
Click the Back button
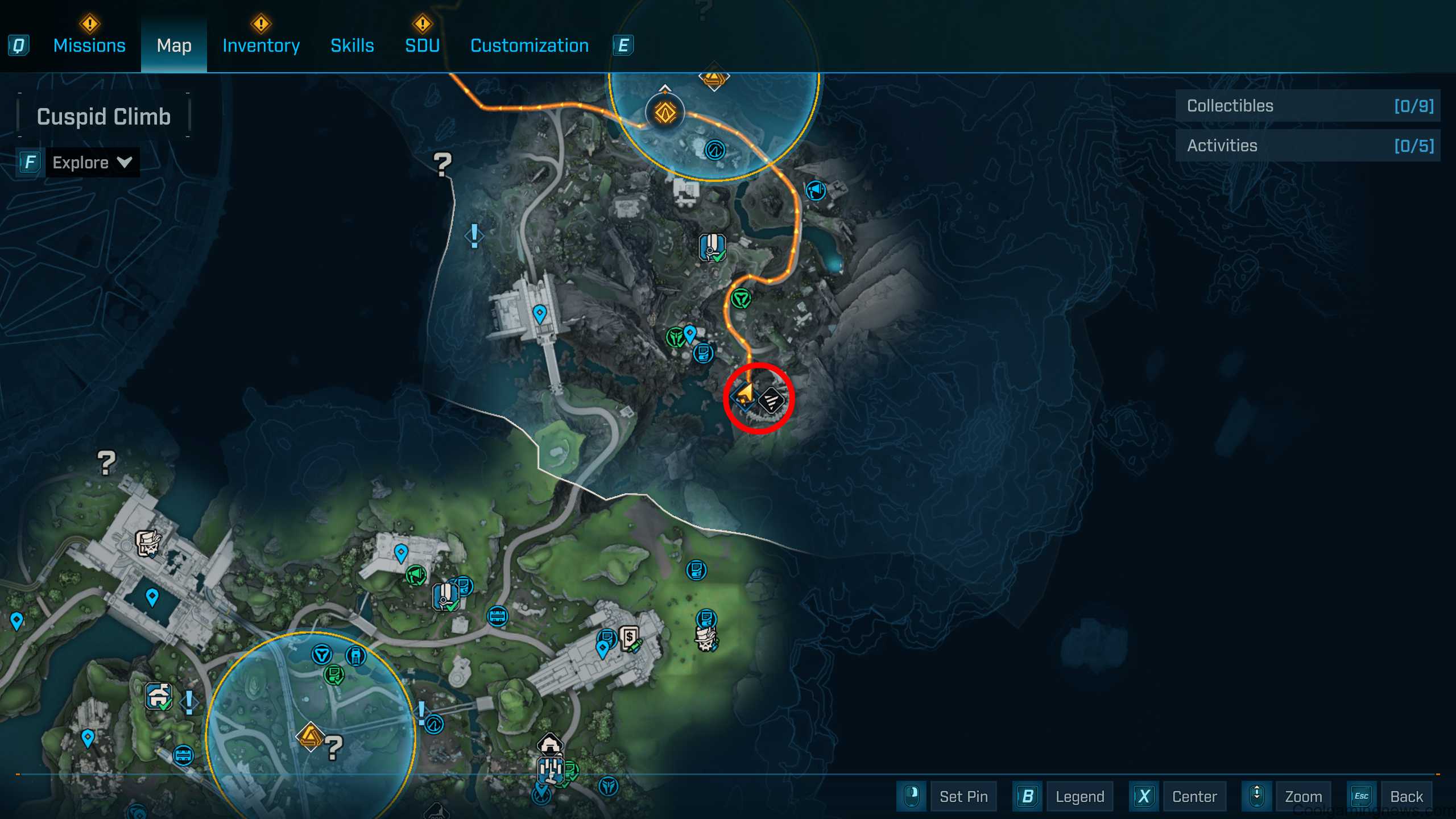(x=1406, y=796)
